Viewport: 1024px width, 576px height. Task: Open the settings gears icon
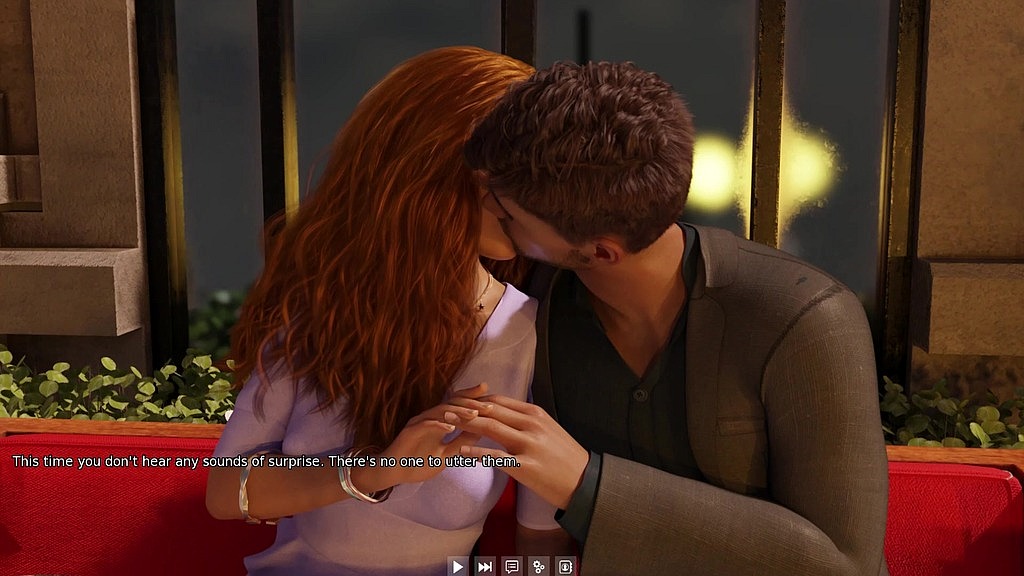coord(538,567)
